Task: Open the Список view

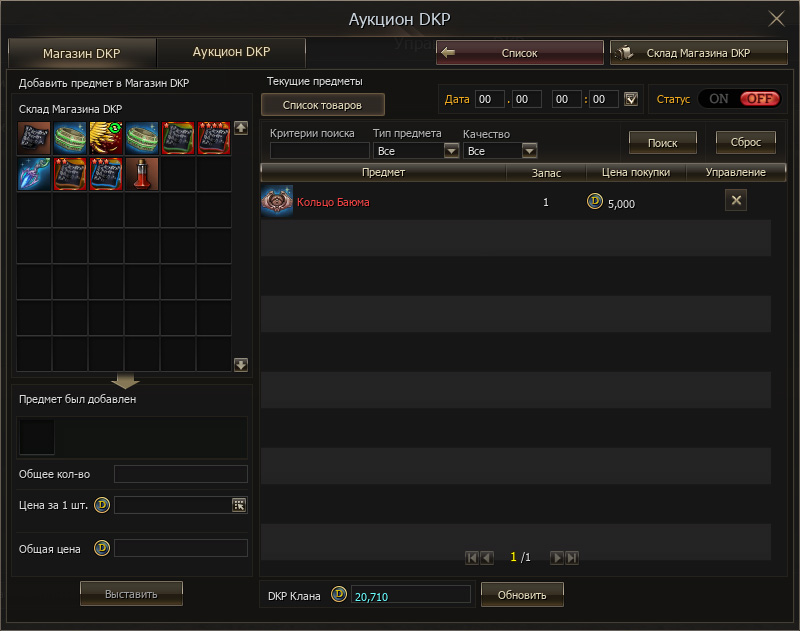Action: click(x=520, y=53)
